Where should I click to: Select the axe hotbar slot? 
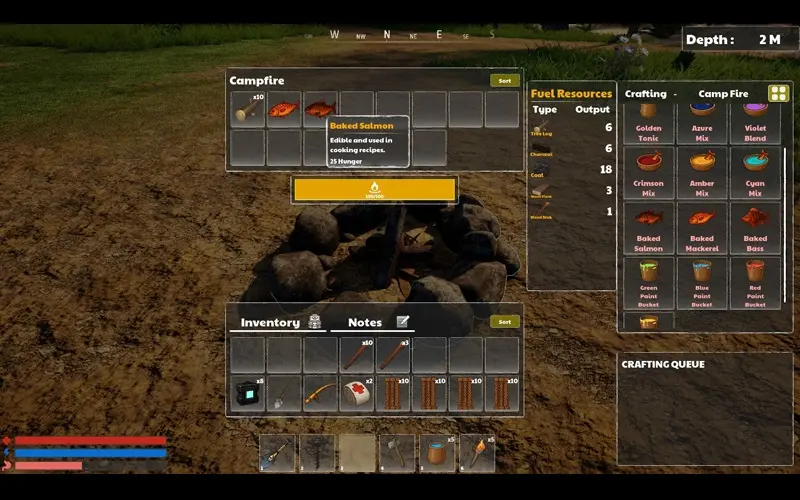397,453
